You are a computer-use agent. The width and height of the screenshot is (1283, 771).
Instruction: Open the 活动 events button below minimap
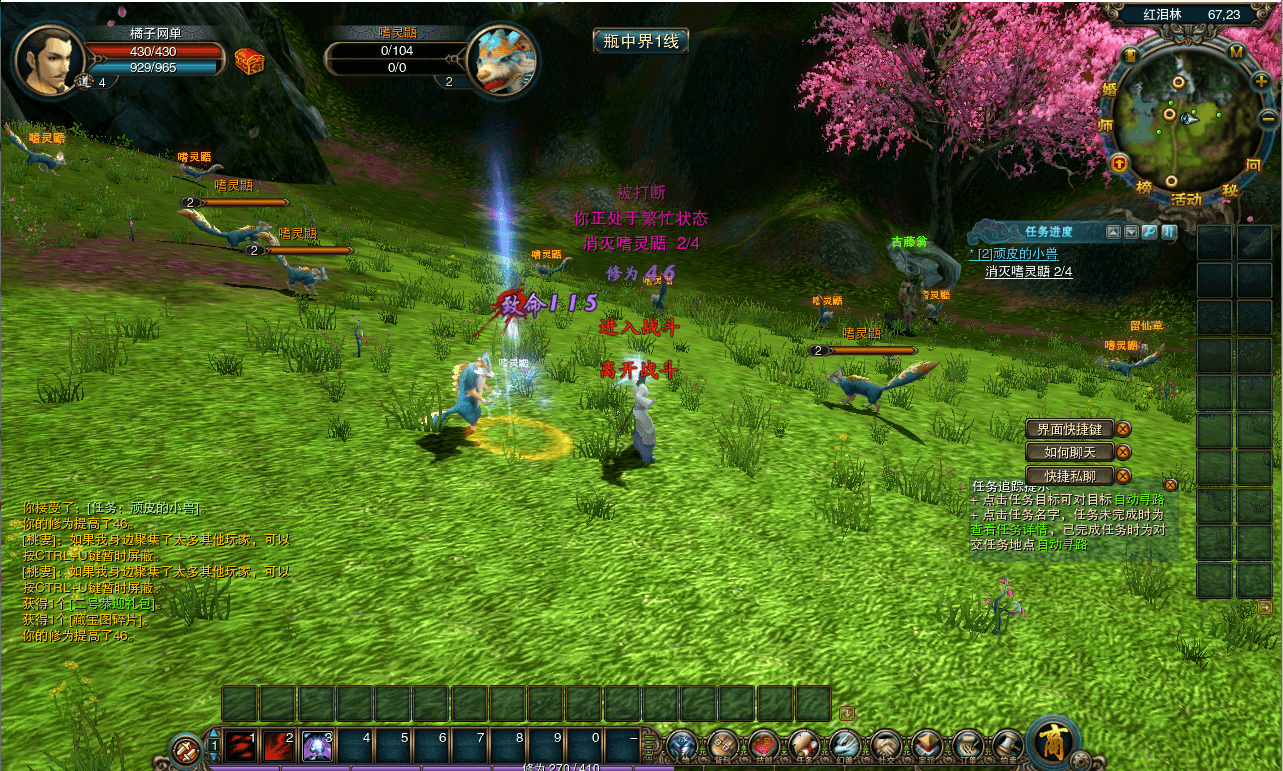1186,198
